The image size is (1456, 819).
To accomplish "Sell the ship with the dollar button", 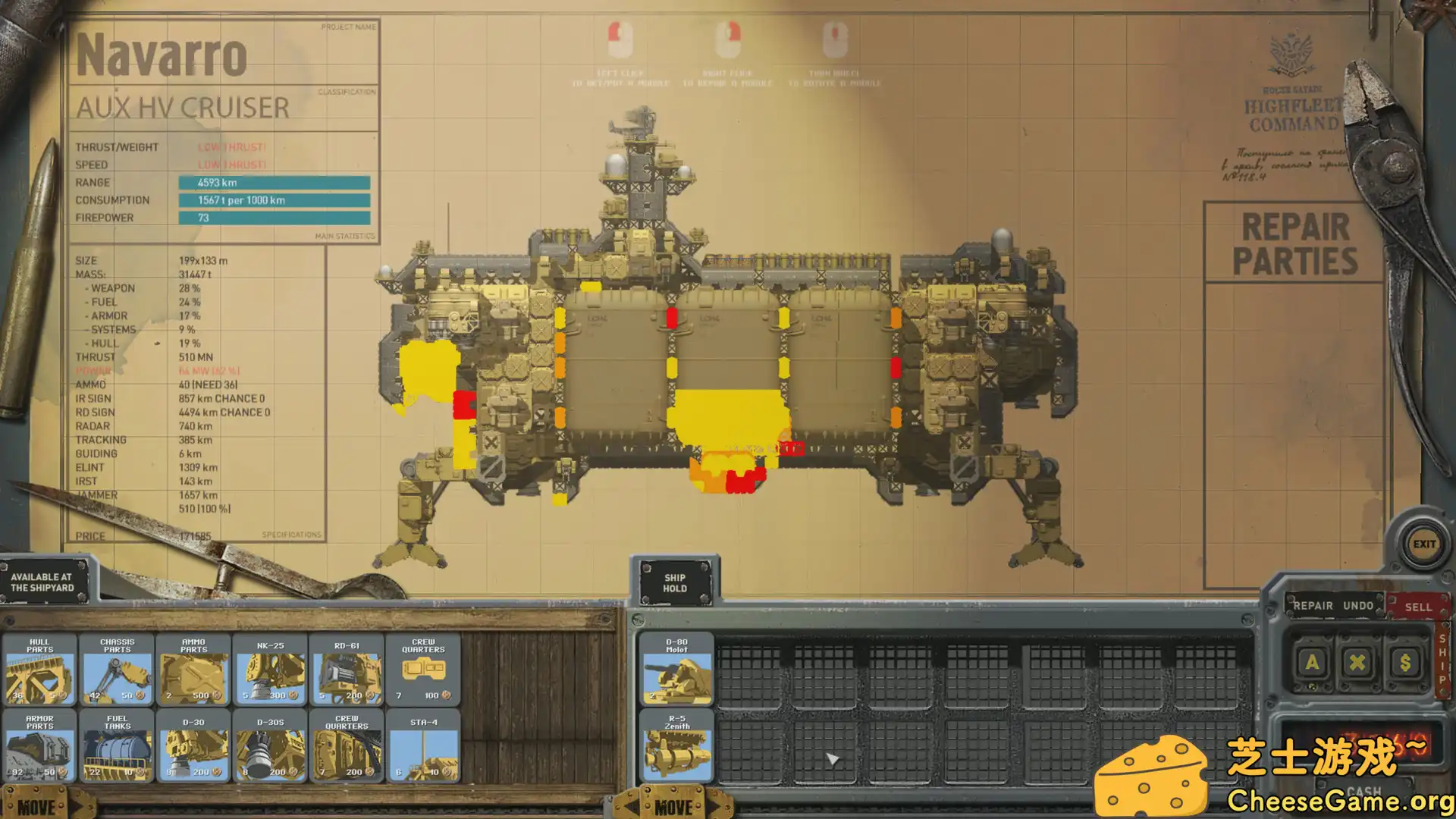I will (x=1404, y=663).
